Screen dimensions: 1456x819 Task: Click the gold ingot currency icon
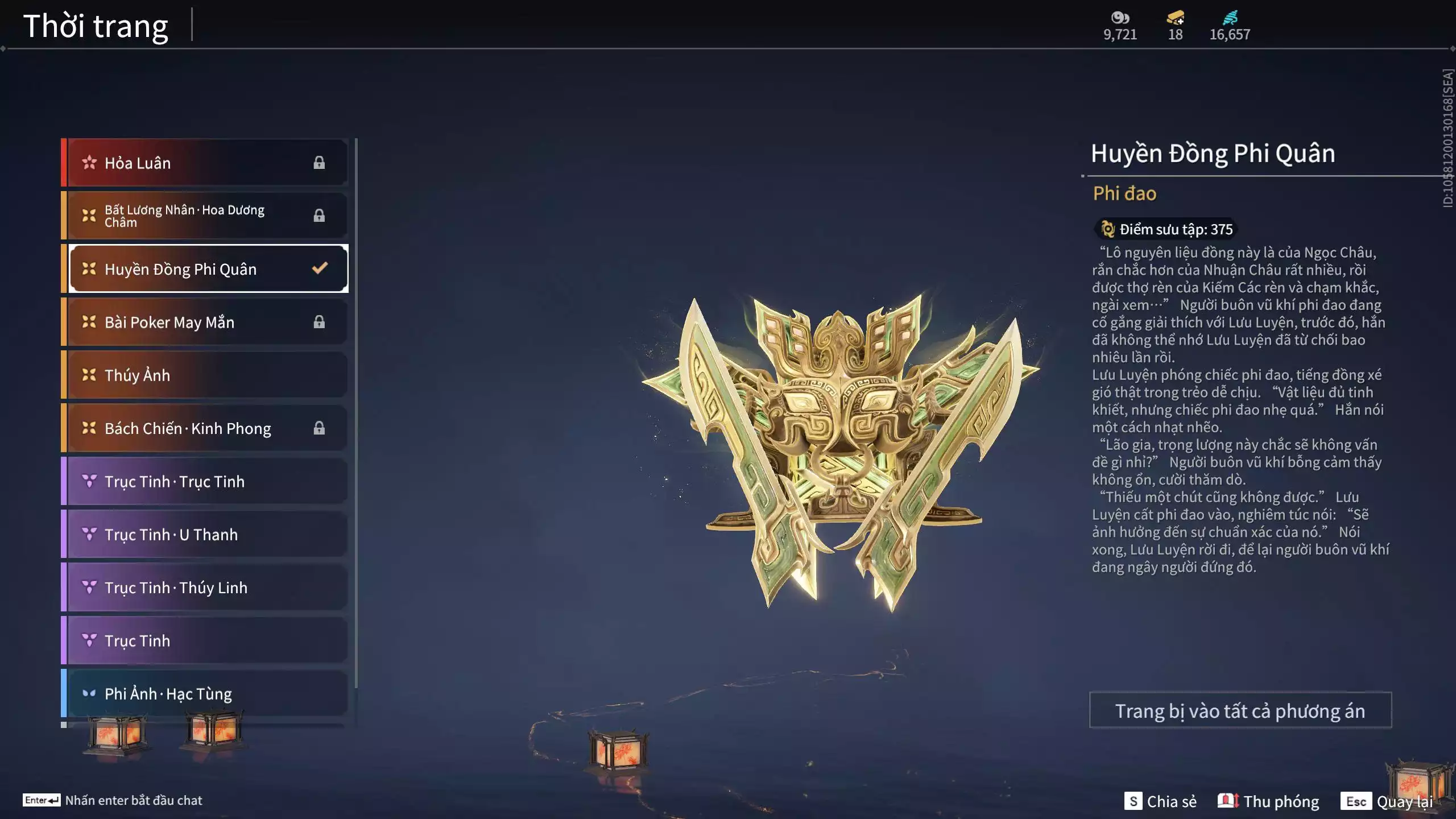(x=1175, y=18)
